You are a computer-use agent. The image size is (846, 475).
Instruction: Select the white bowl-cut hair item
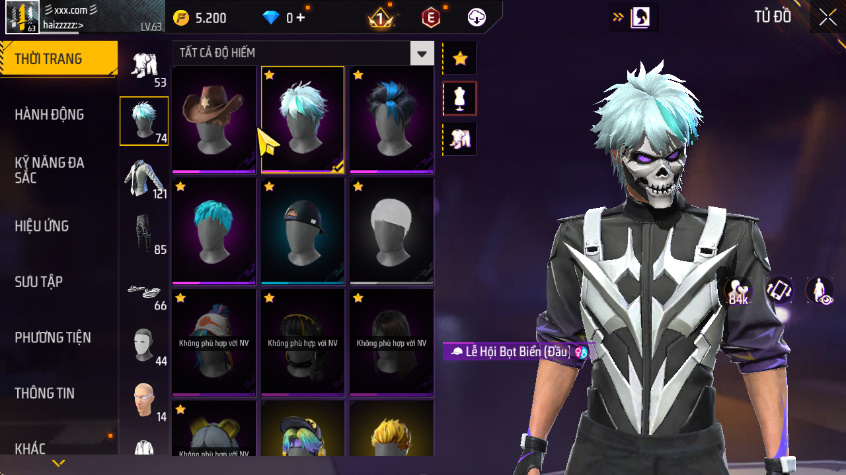tap(391, 229)
